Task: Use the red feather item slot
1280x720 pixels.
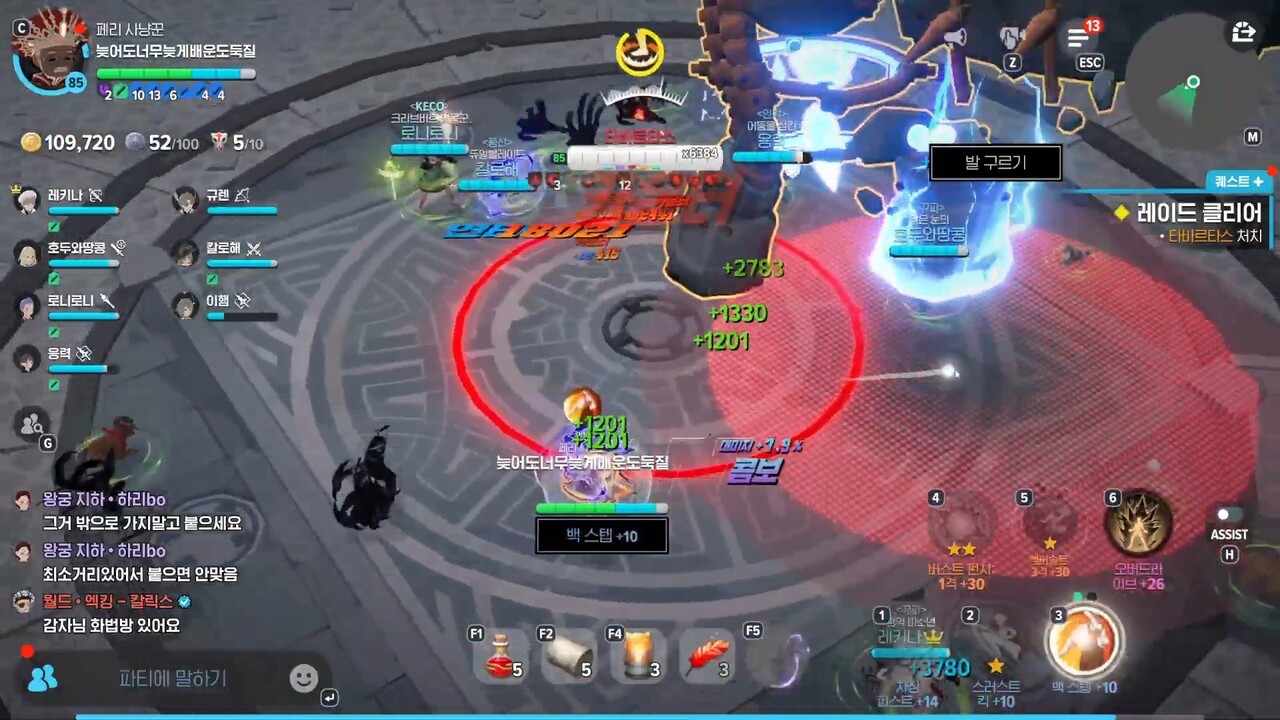Action: coord(707,656)
